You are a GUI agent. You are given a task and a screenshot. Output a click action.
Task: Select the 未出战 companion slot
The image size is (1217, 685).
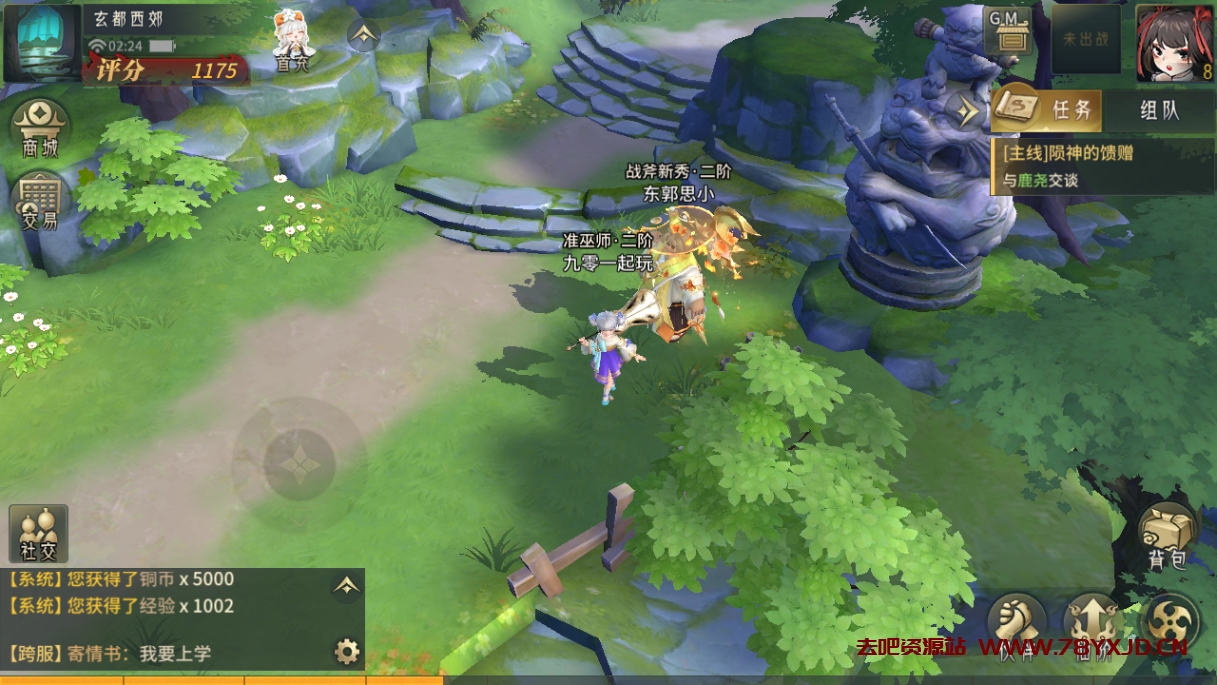(1085, 38)
